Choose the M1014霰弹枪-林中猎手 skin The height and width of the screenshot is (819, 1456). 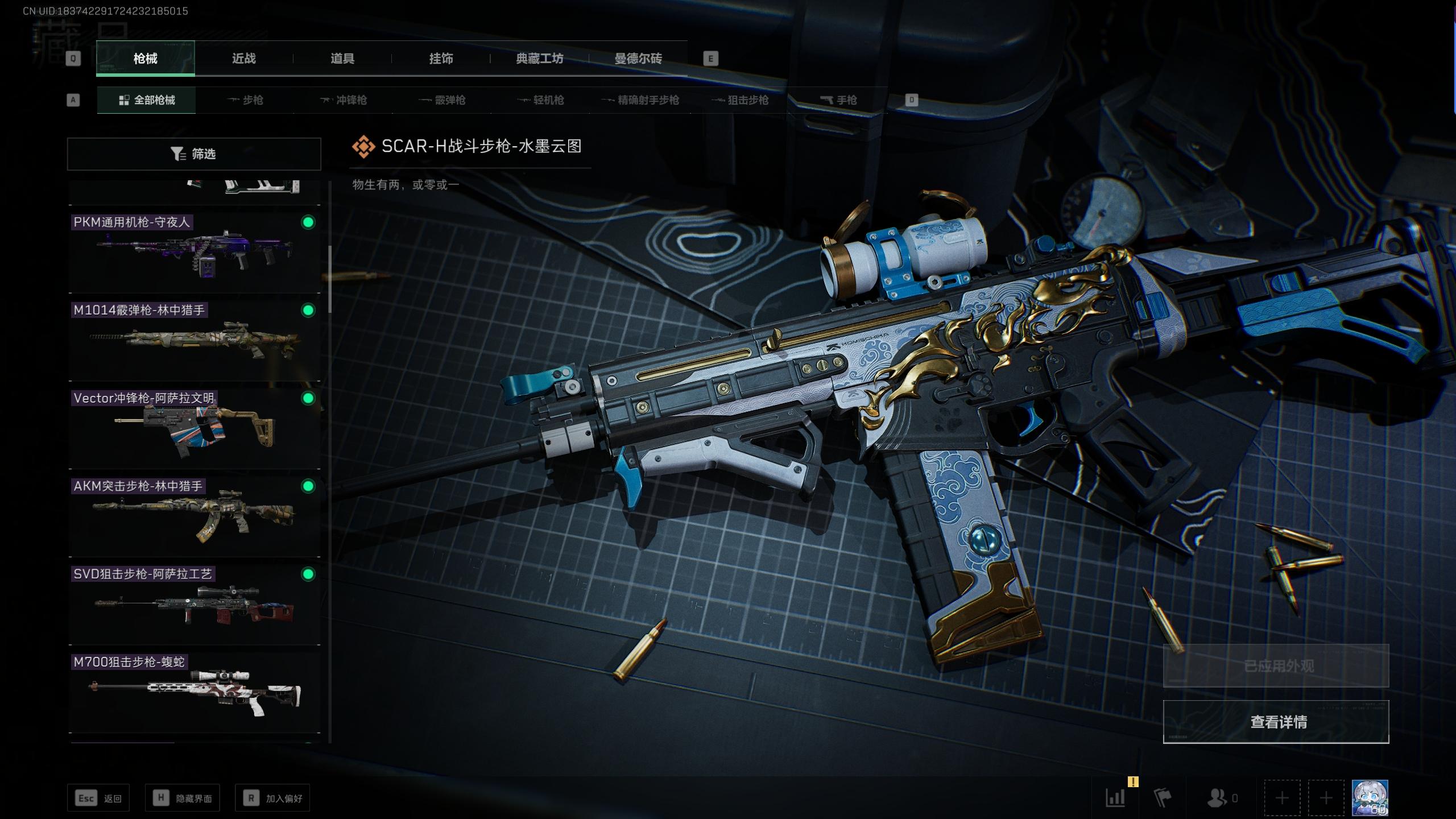pyautogui.click(x=194, y=340)
